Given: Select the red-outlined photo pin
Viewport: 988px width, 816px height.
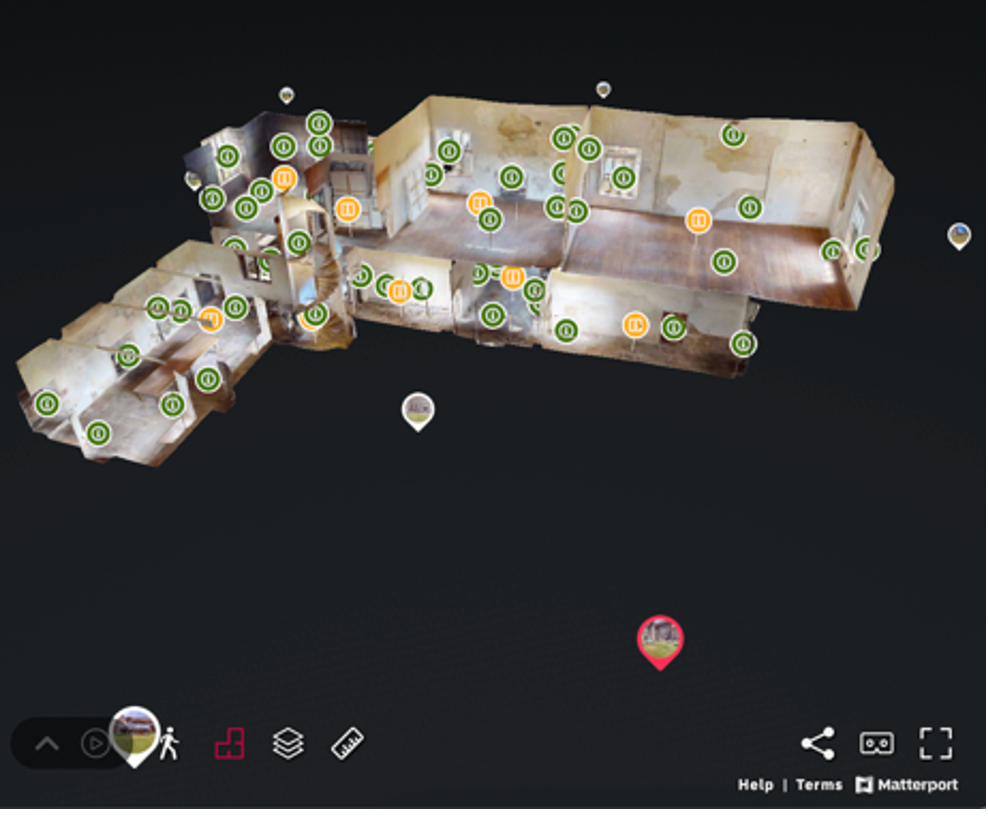Looking at the screenshot, I should (x=660, y=639).
